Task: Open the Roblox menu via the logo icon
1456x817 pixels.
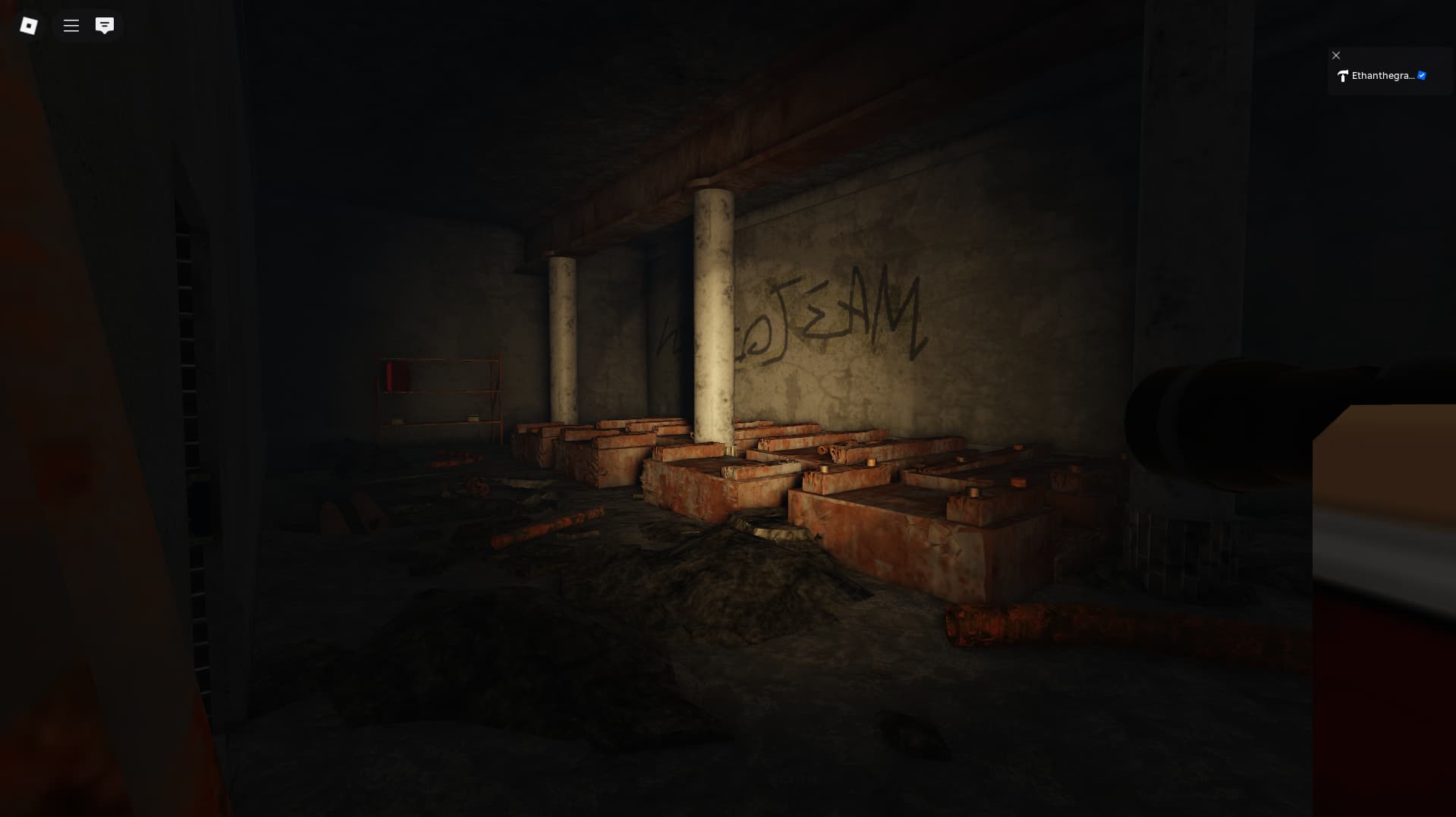Action: 28,25
